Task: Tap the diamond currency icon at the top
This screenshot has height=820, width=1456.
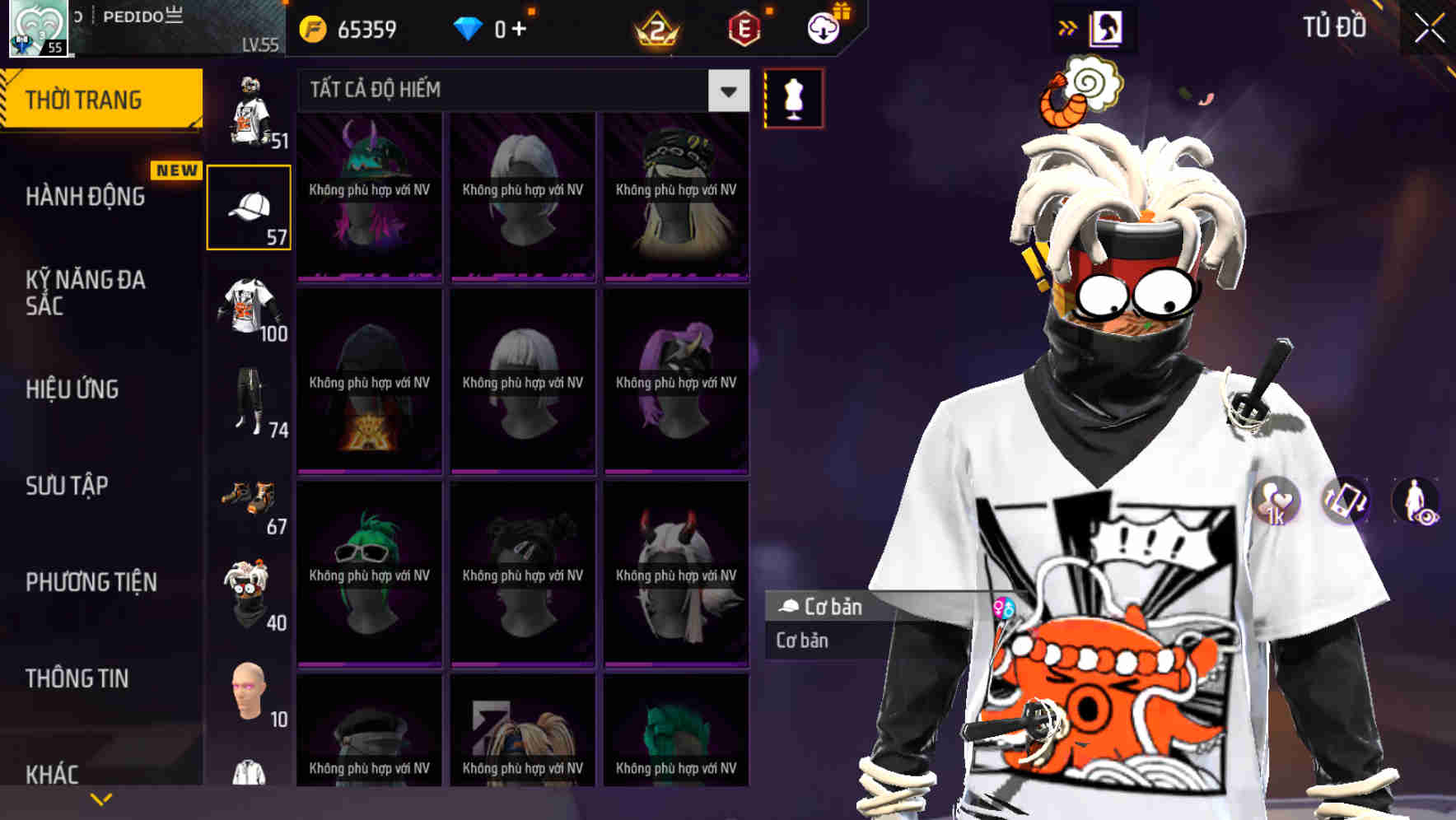Action: (468, 27)
